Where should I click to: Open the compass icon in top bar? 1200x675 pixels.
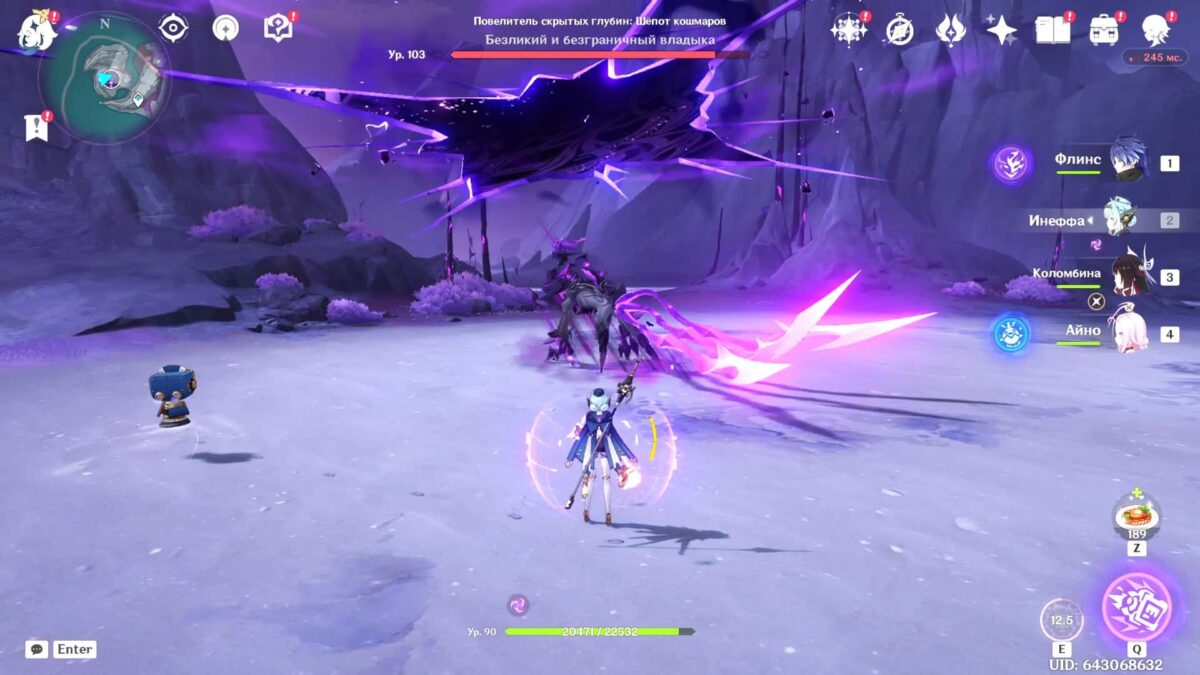click(900, 30)
